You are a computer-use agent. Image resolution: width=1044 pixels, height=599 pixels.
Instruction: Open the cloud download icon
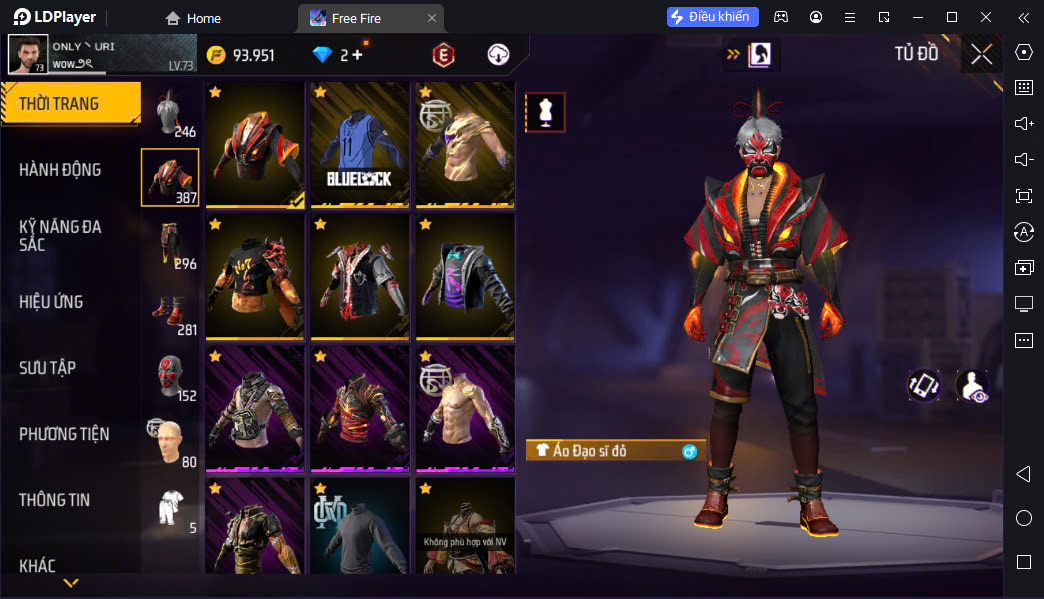point(498,55)
